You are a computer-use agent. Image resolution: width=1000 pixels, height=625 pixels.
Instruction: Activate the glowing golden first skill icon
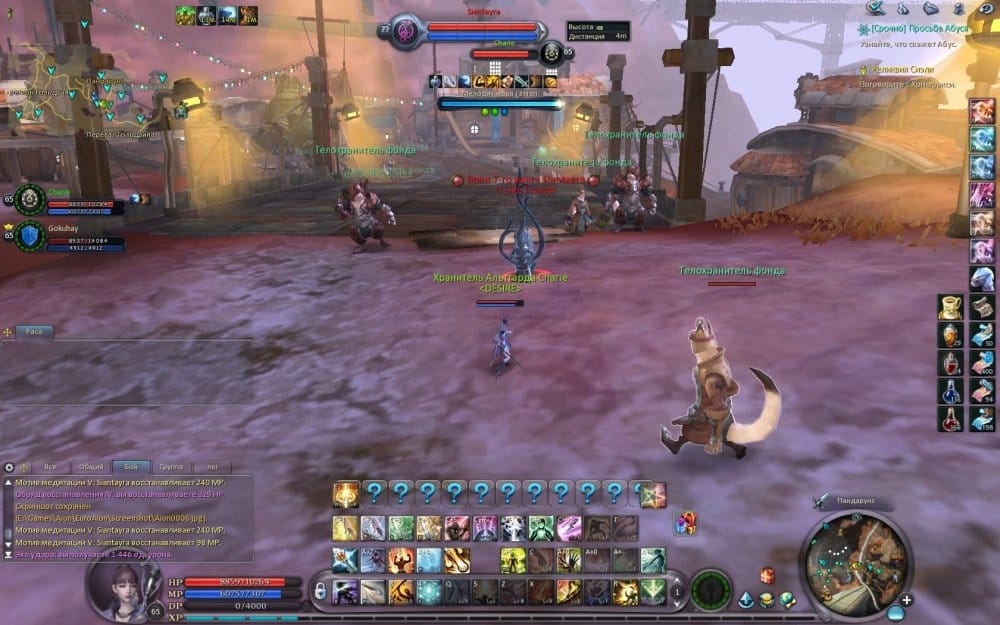coord(346,494)
